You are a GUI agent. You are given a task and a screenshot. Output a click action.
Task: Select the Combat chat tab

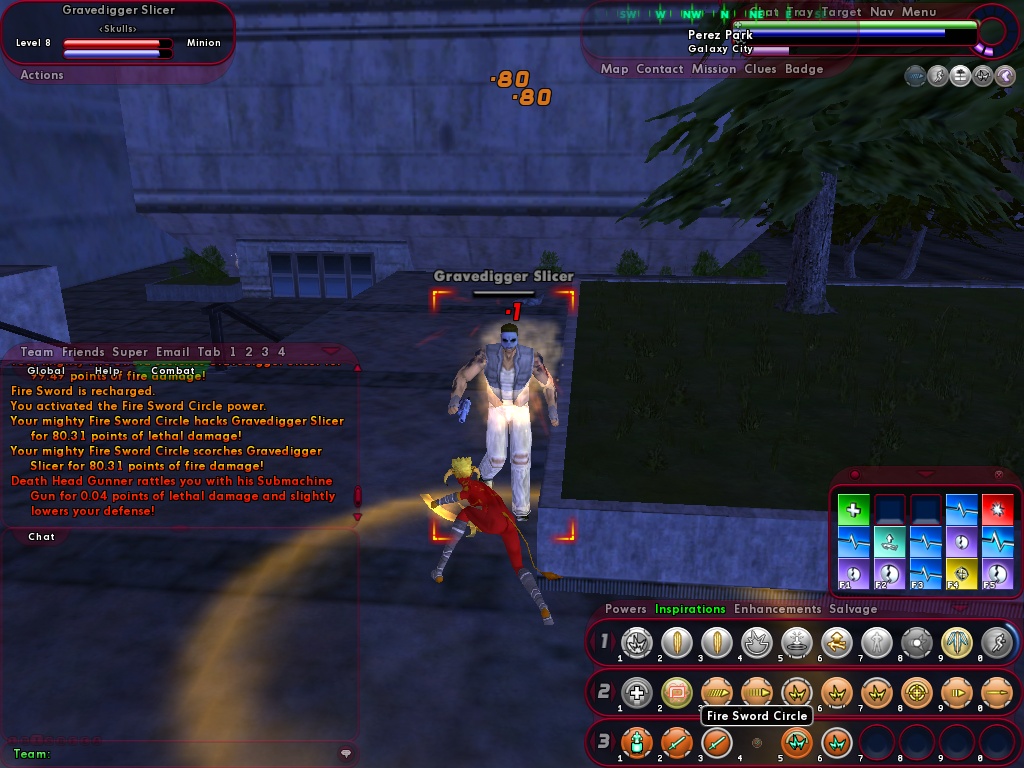coord(173,371)
